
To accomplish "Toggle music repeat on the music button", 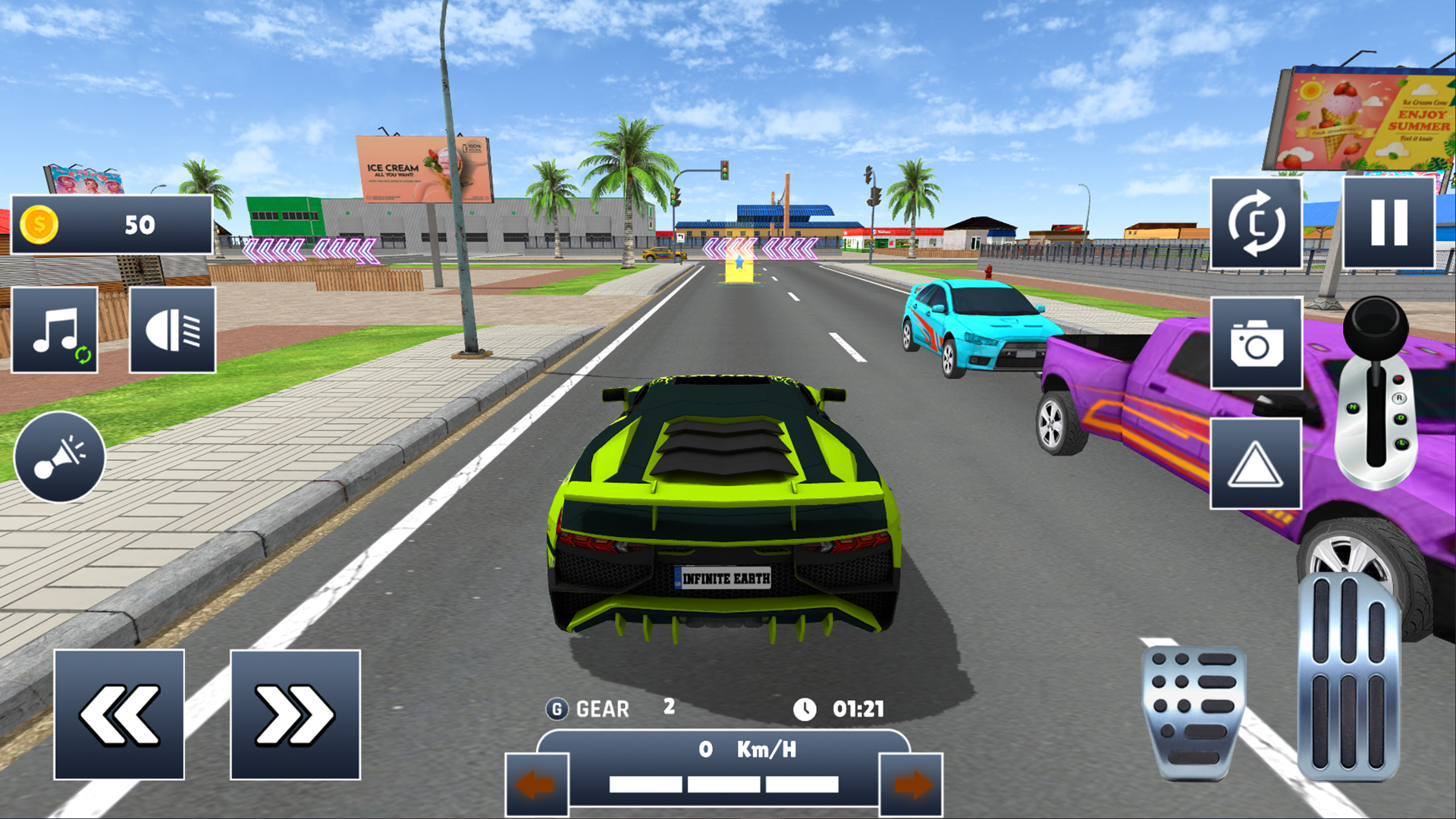I will coord(83,353).
